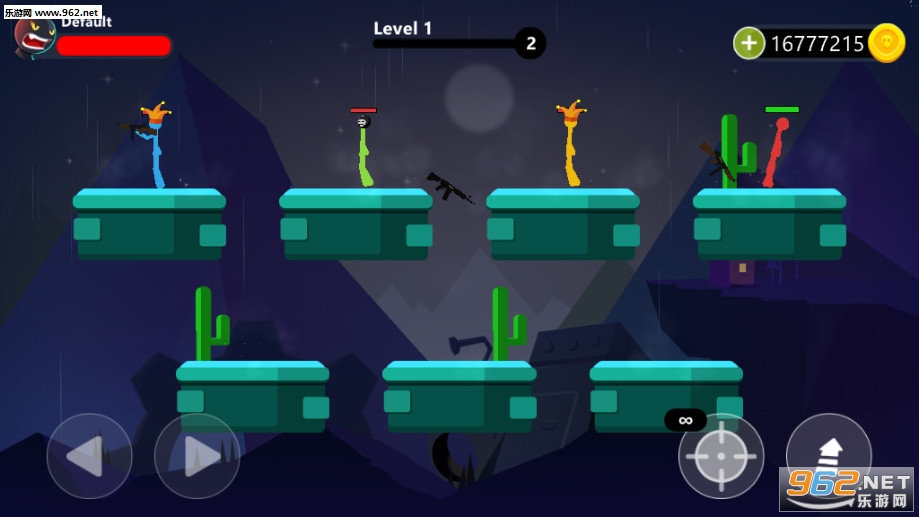Select the player avatar portrait
The image size is (919, 517).
coord(35,36)
